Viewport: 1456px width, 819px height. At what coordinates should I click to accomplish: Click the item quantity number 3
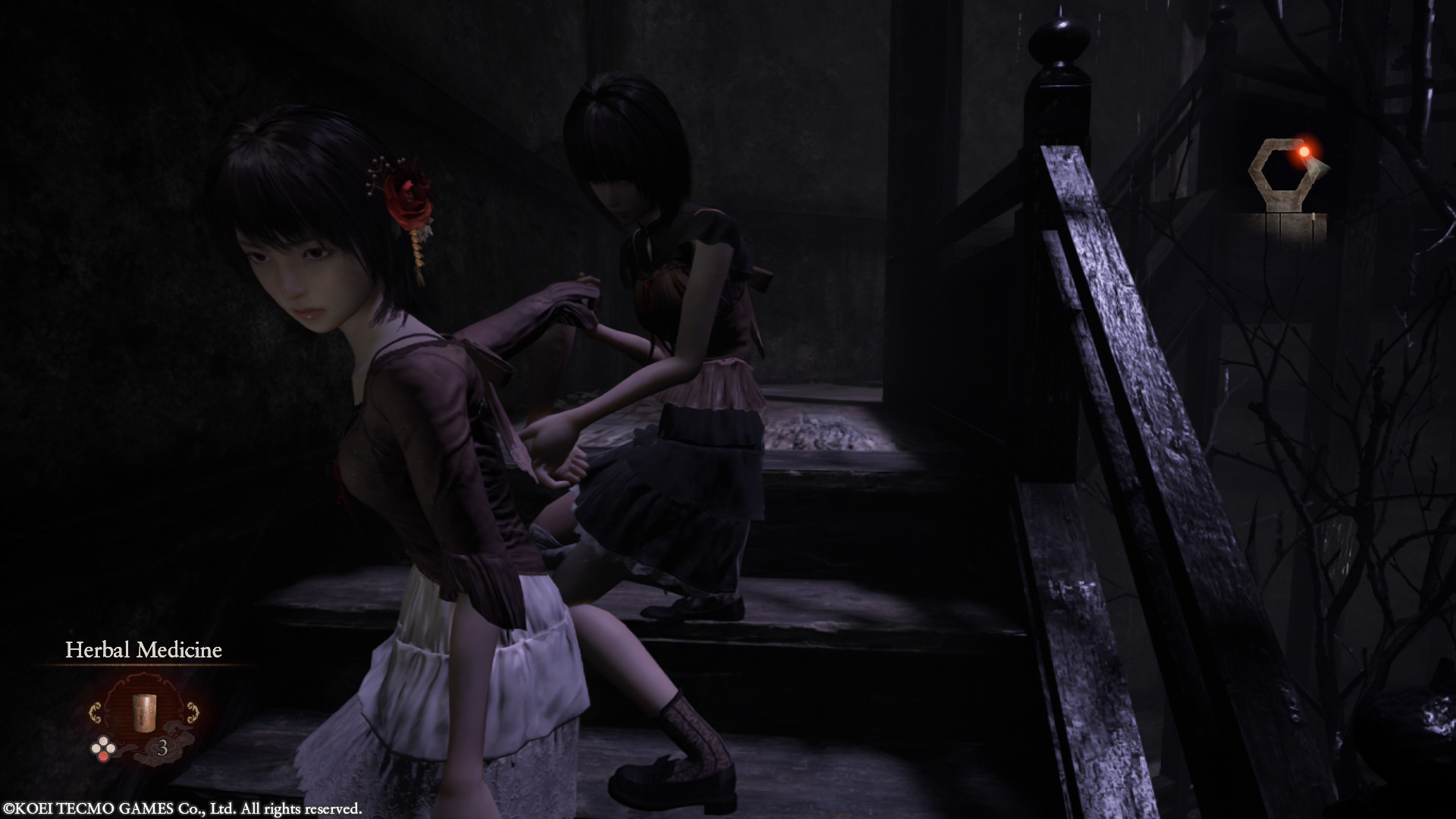163,748
